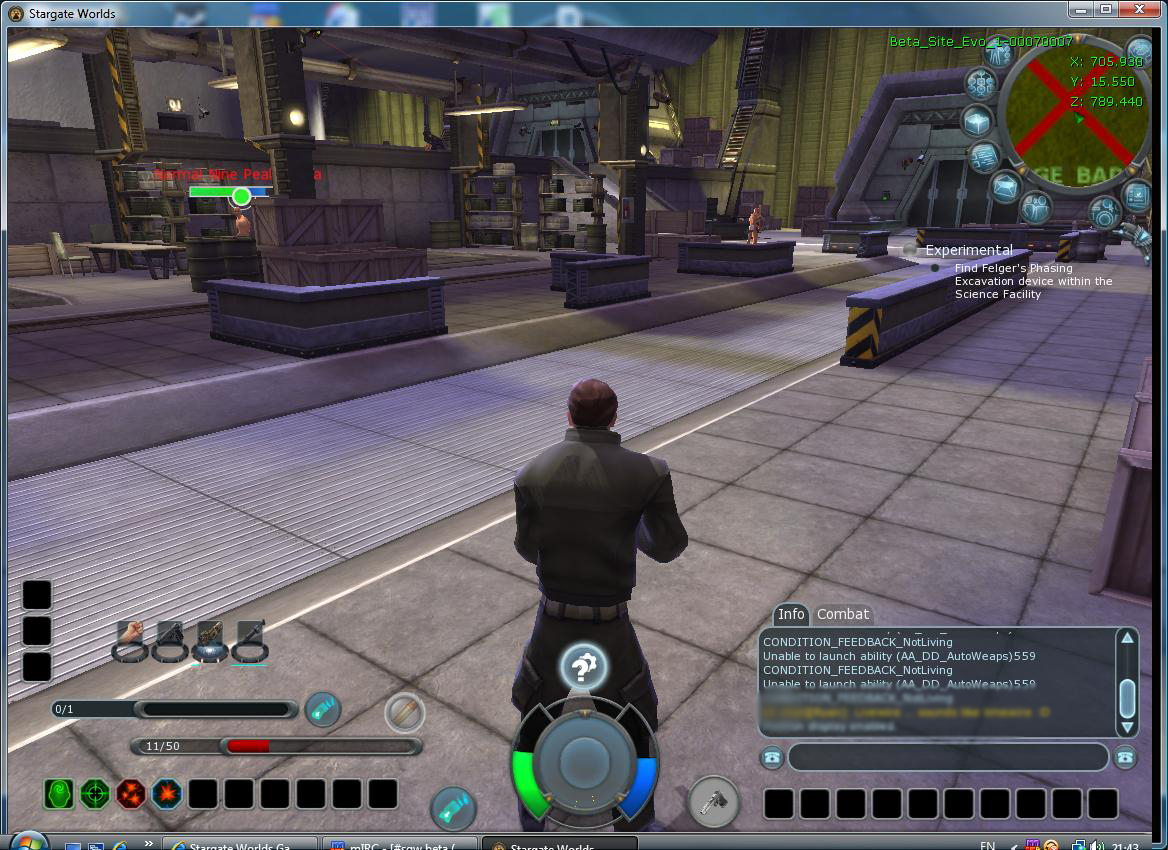Switch to the Combat chat tab
1168x850 pixels.
(843, 614)
